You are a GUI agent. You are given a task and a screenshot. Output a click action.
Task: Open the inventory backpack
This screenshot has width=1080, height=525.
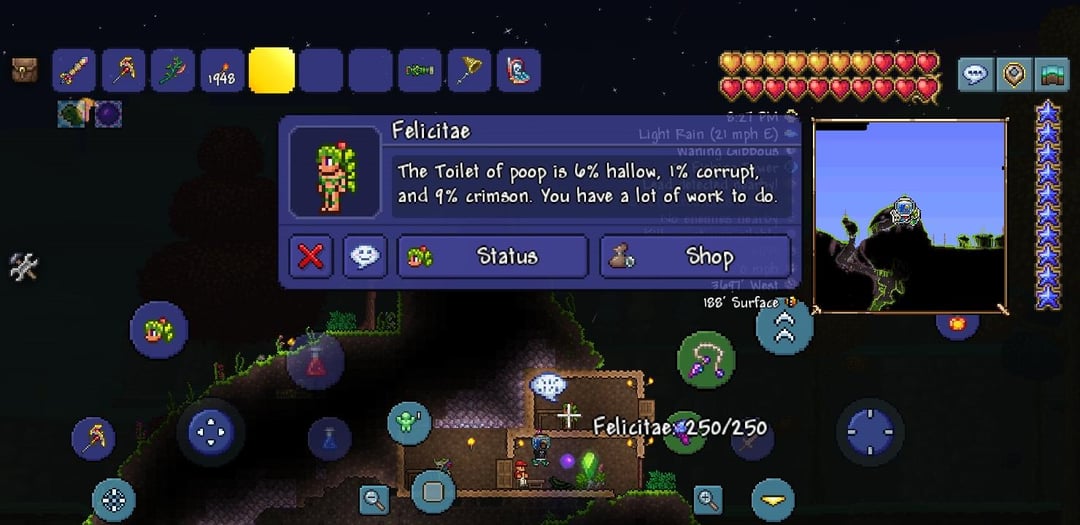pos(25,70)
